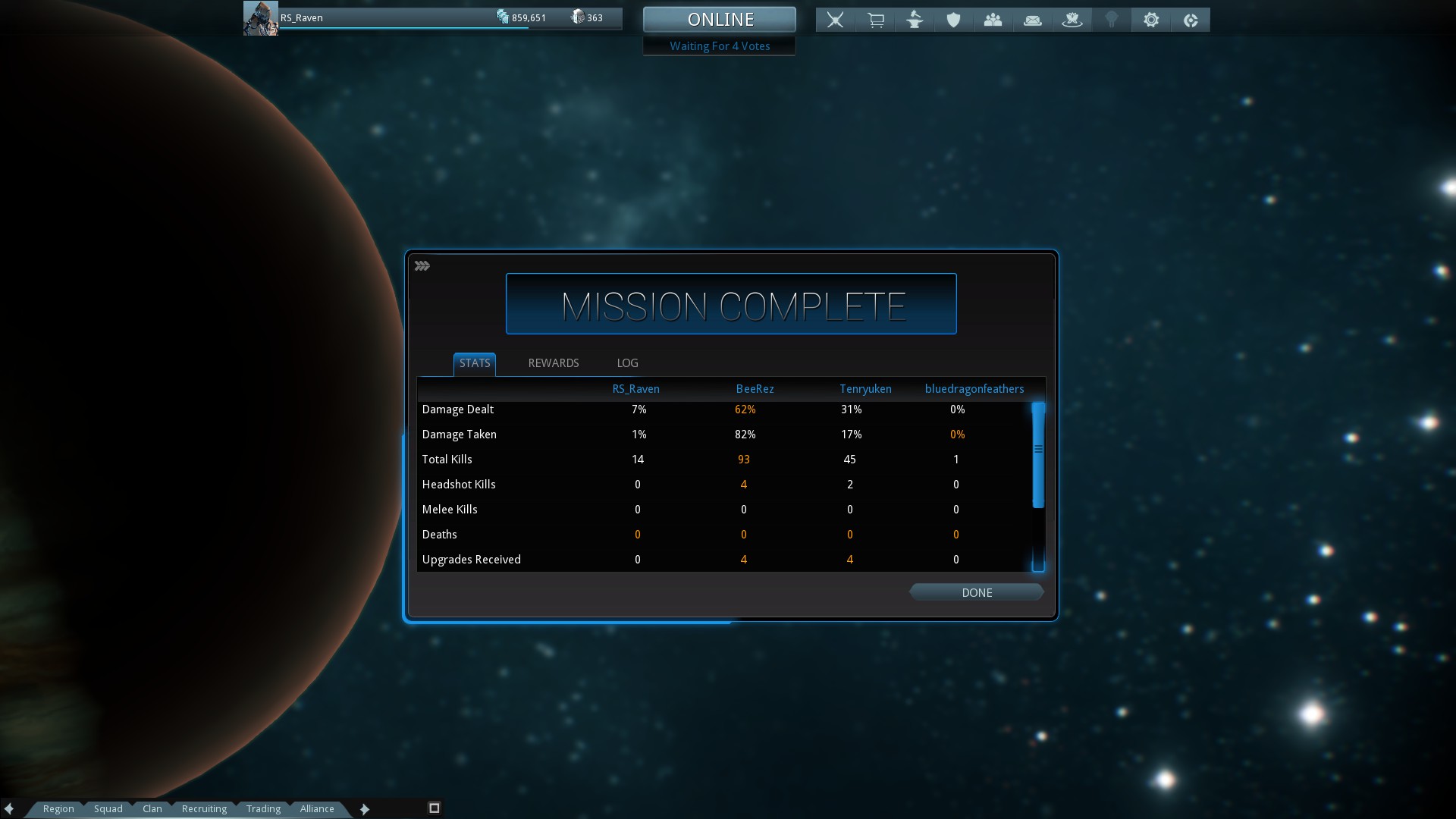1456x819 pixels.
Task: Click the Online status button
Action: (719, 20)
